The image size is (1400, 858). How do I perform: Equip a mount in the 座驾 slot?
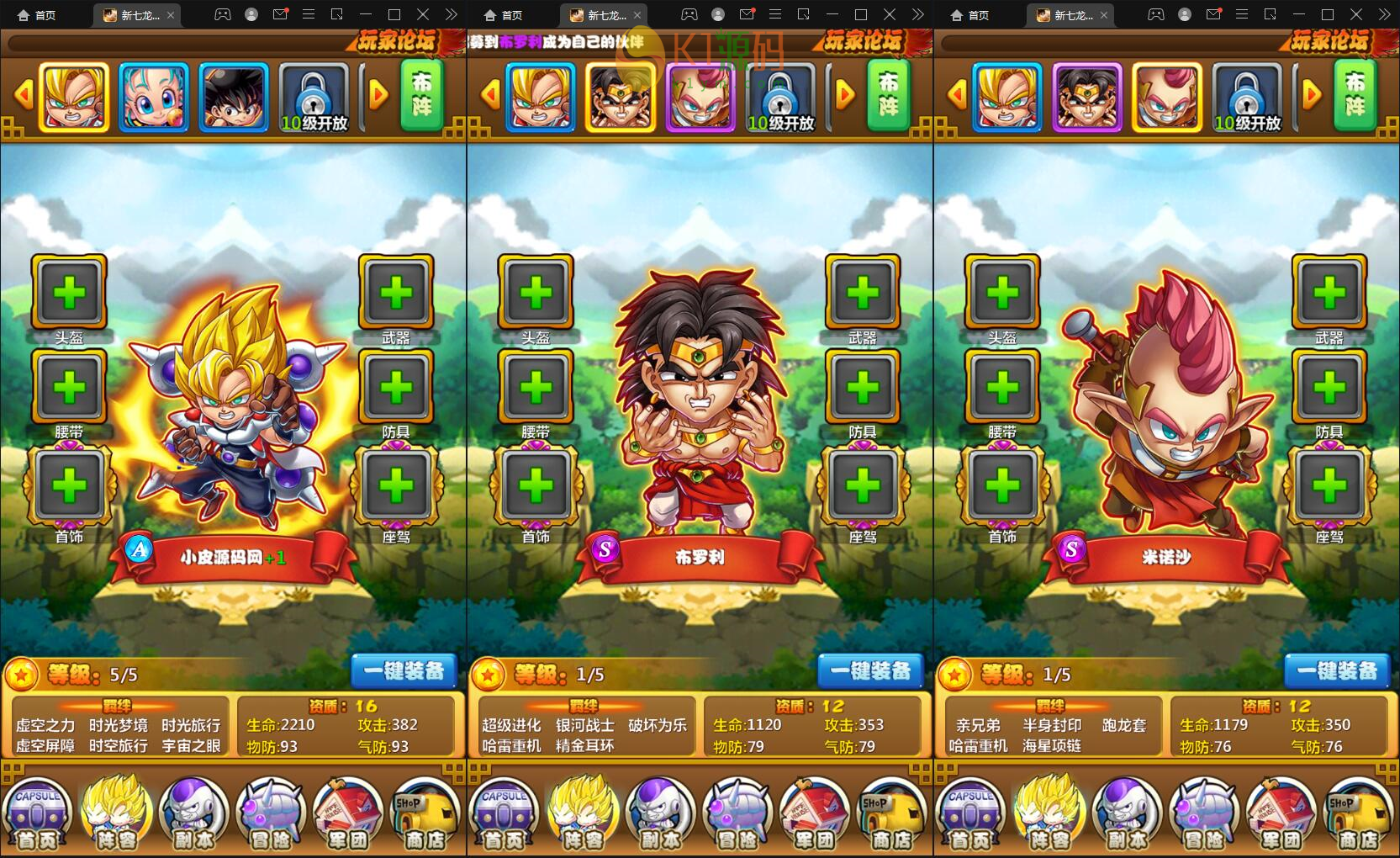(x=395, y=486)
